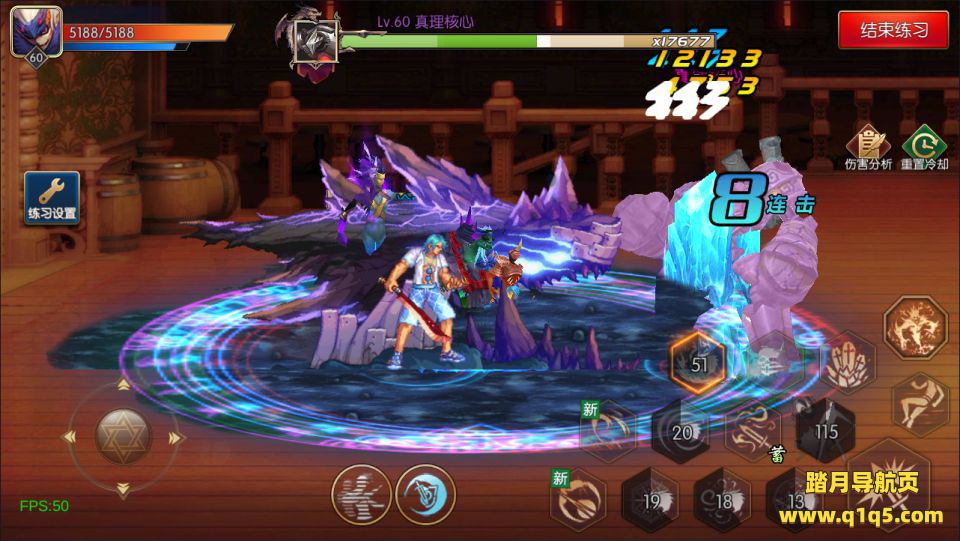The image size is (960, 541).
Task: Activate the blue glowing shield skill button
Action: pyautogui.click(x=426, y=494)
